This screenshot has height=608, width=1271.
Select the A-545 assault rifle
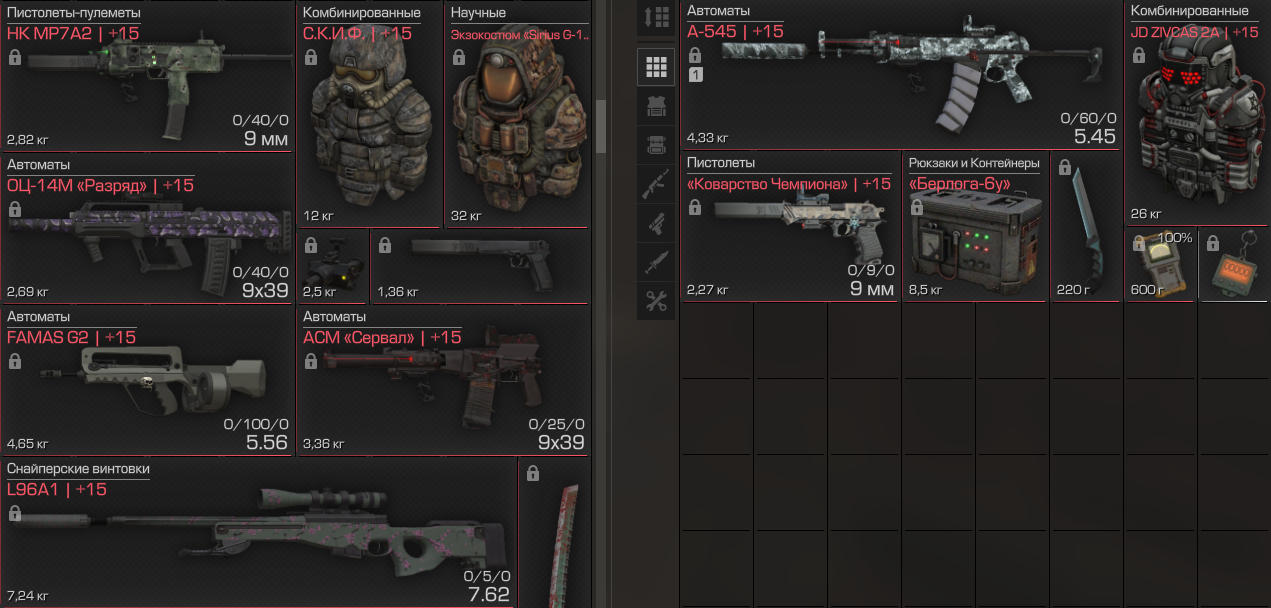pos(900,78)
